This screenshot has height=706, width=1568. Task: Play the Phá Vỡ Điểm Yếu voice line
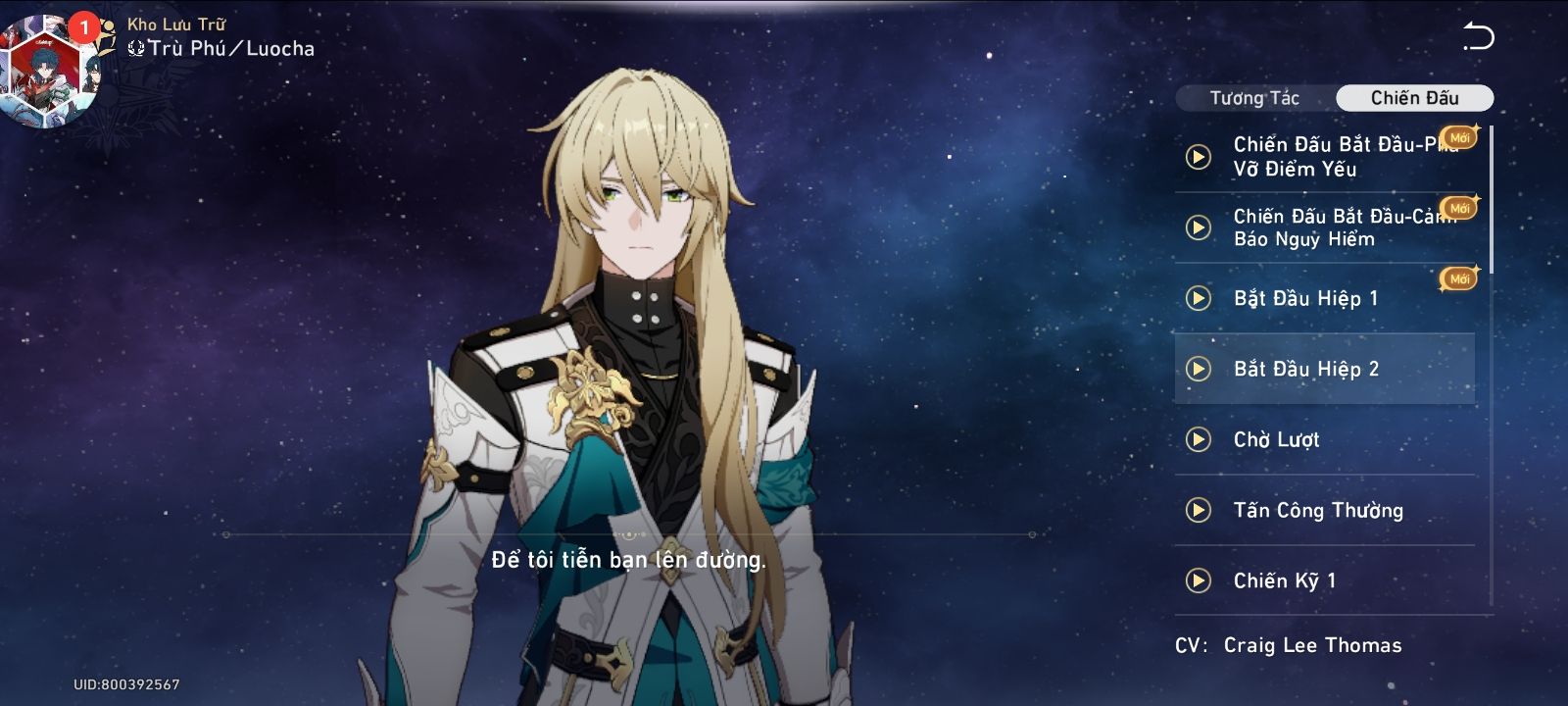point(1199,157)
